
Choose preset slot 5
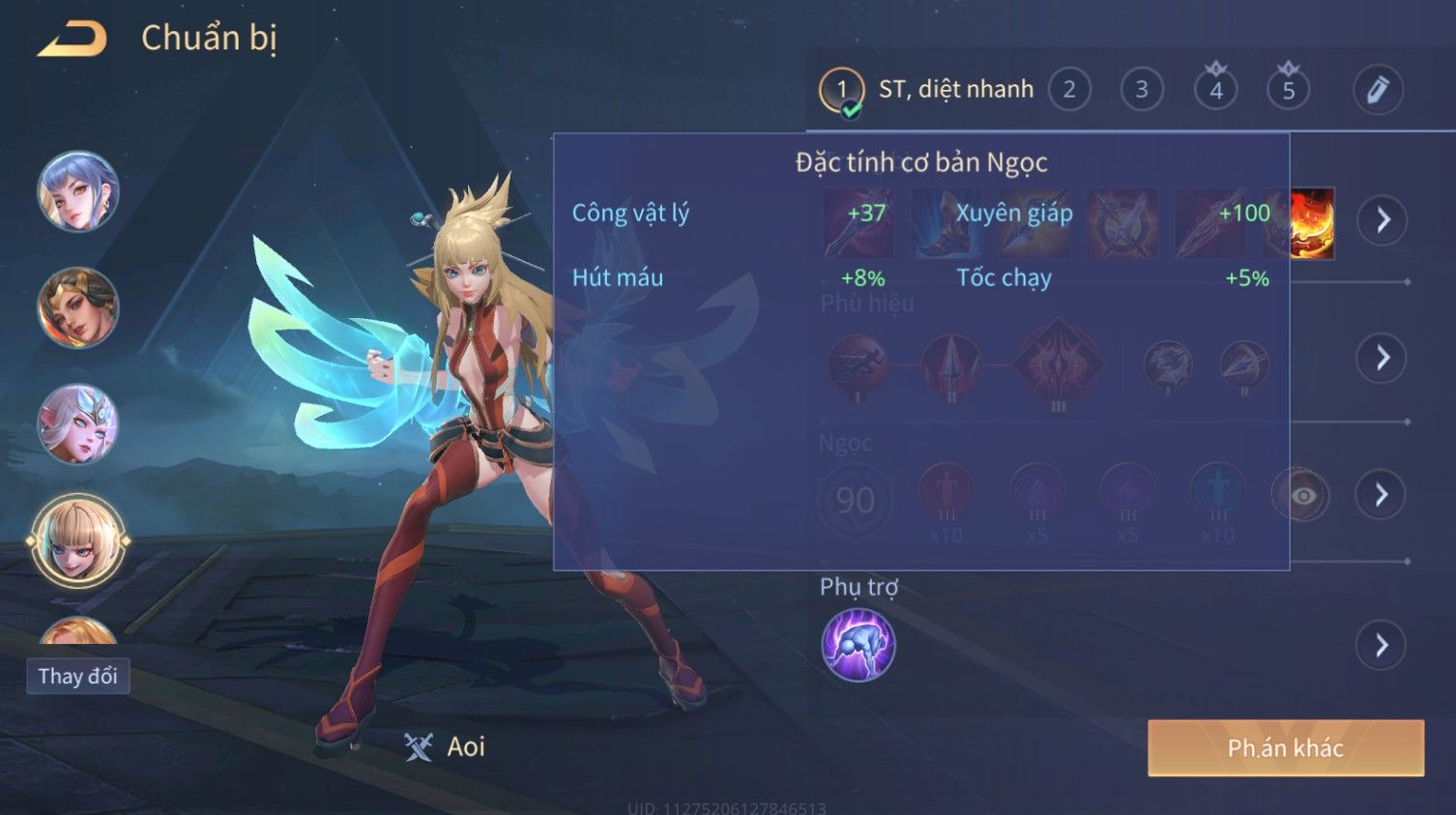[1288, 90]
